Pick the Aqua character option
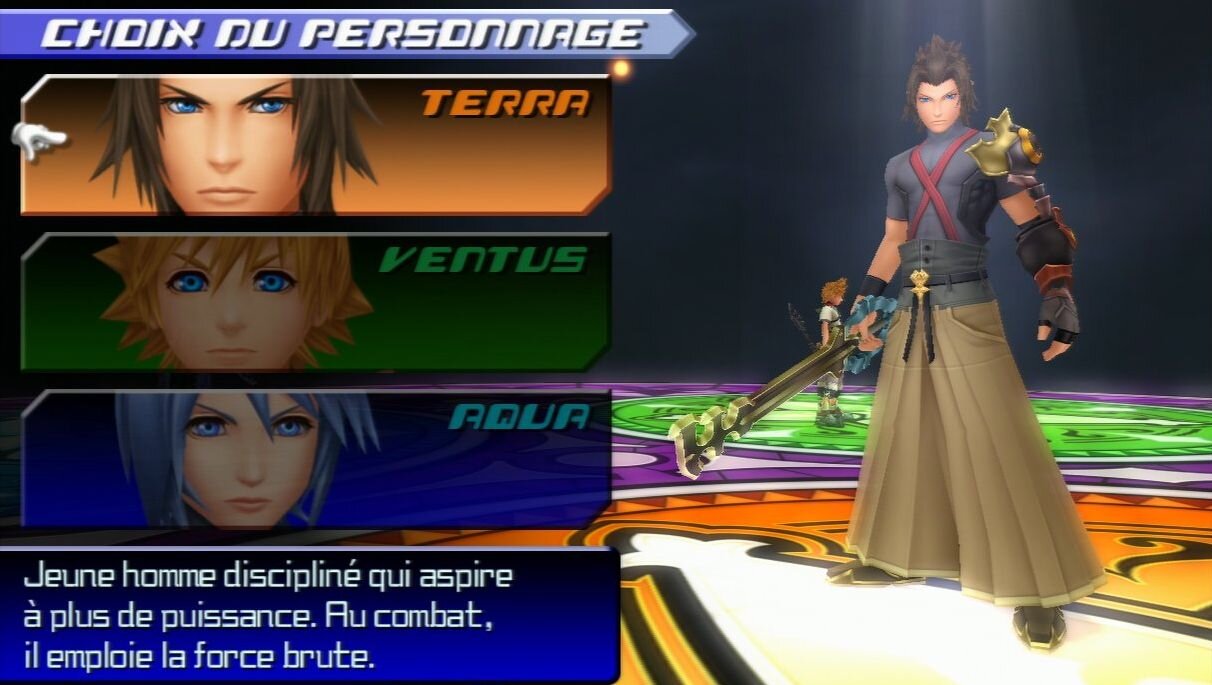The width and height of the screenshot is (1212, 685). (x=315, y=458)
